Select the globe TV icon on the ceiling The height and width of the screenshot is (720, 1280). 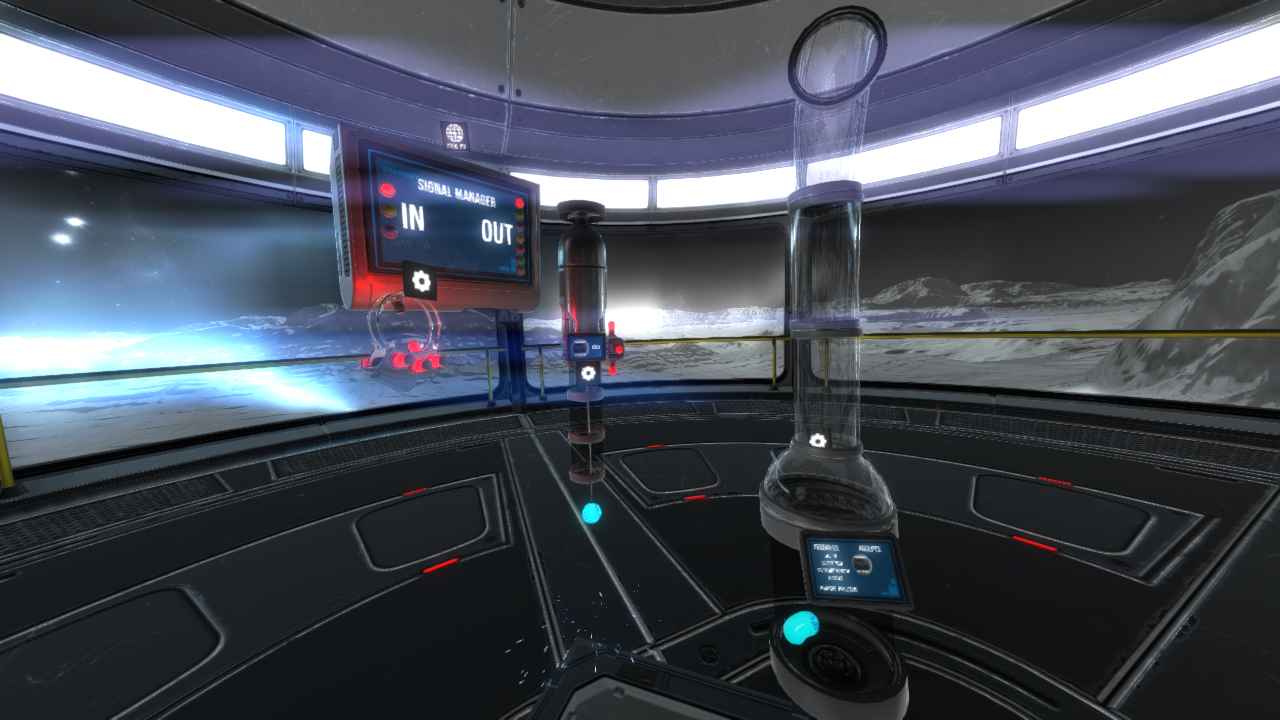pos(456,131)
